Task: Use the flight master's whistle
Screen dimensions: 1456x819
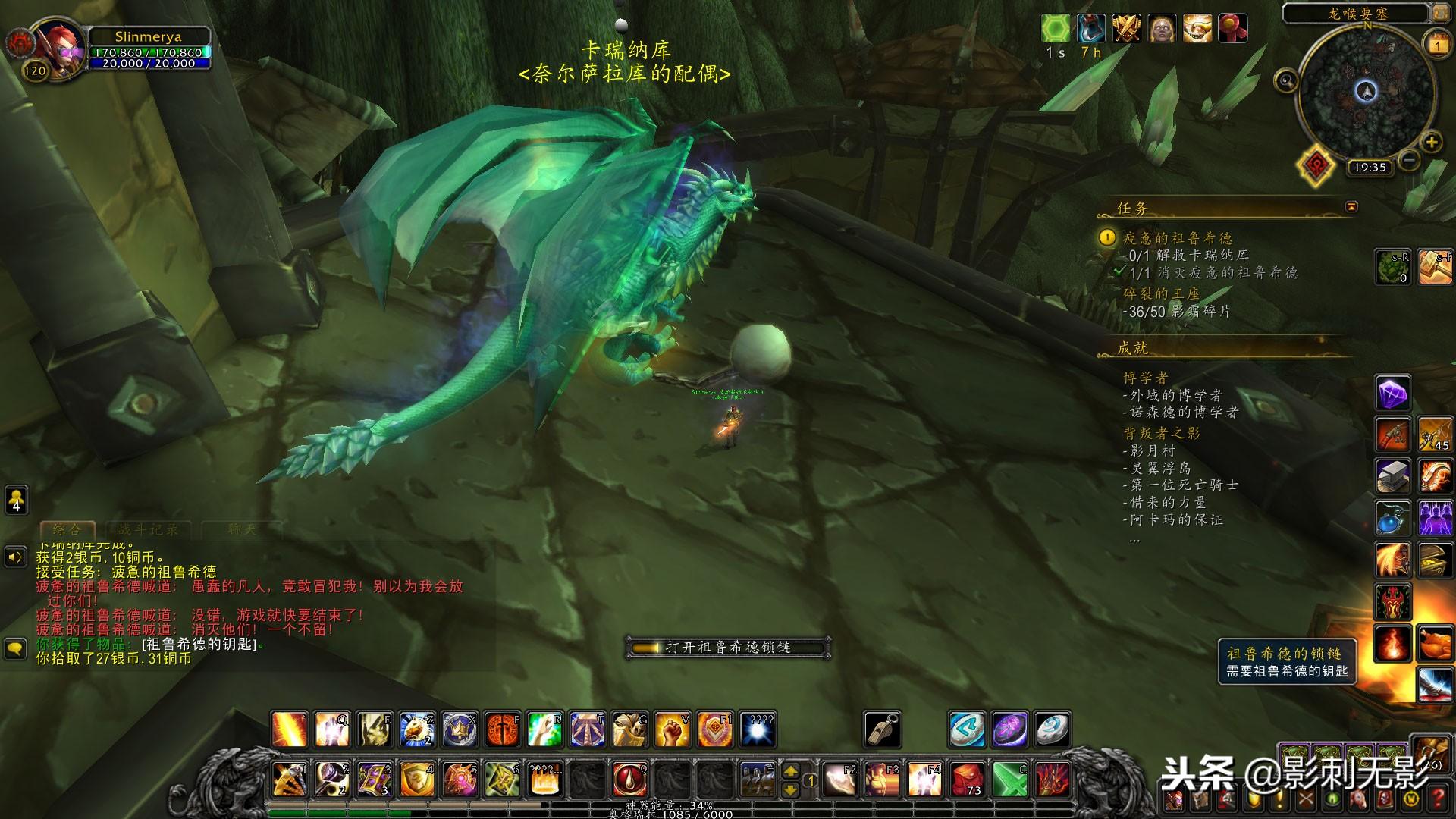Action: coord(883,730)
